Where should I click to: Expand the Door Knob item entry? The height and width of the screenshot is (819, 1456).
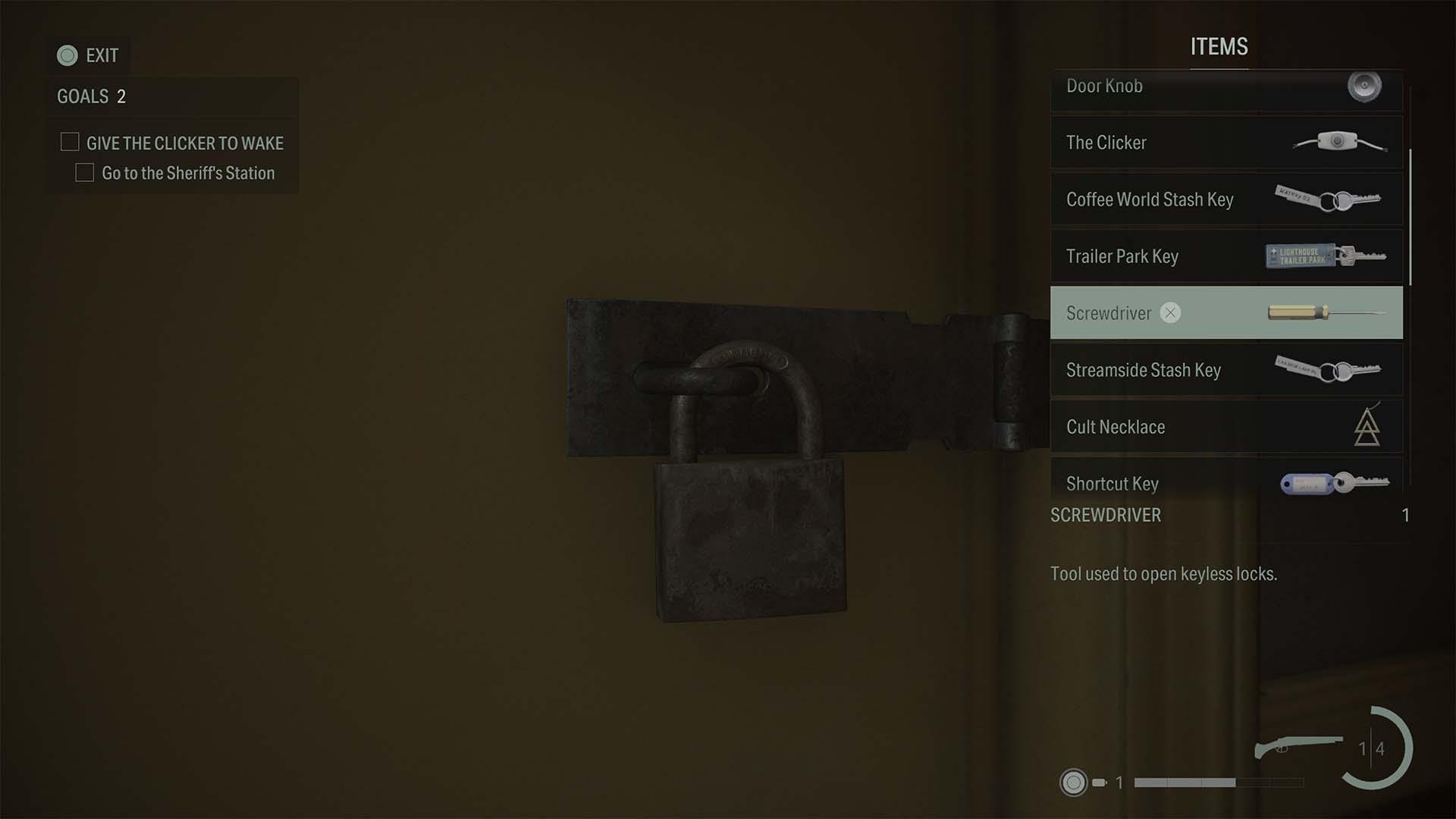(x=1225, y=86)
